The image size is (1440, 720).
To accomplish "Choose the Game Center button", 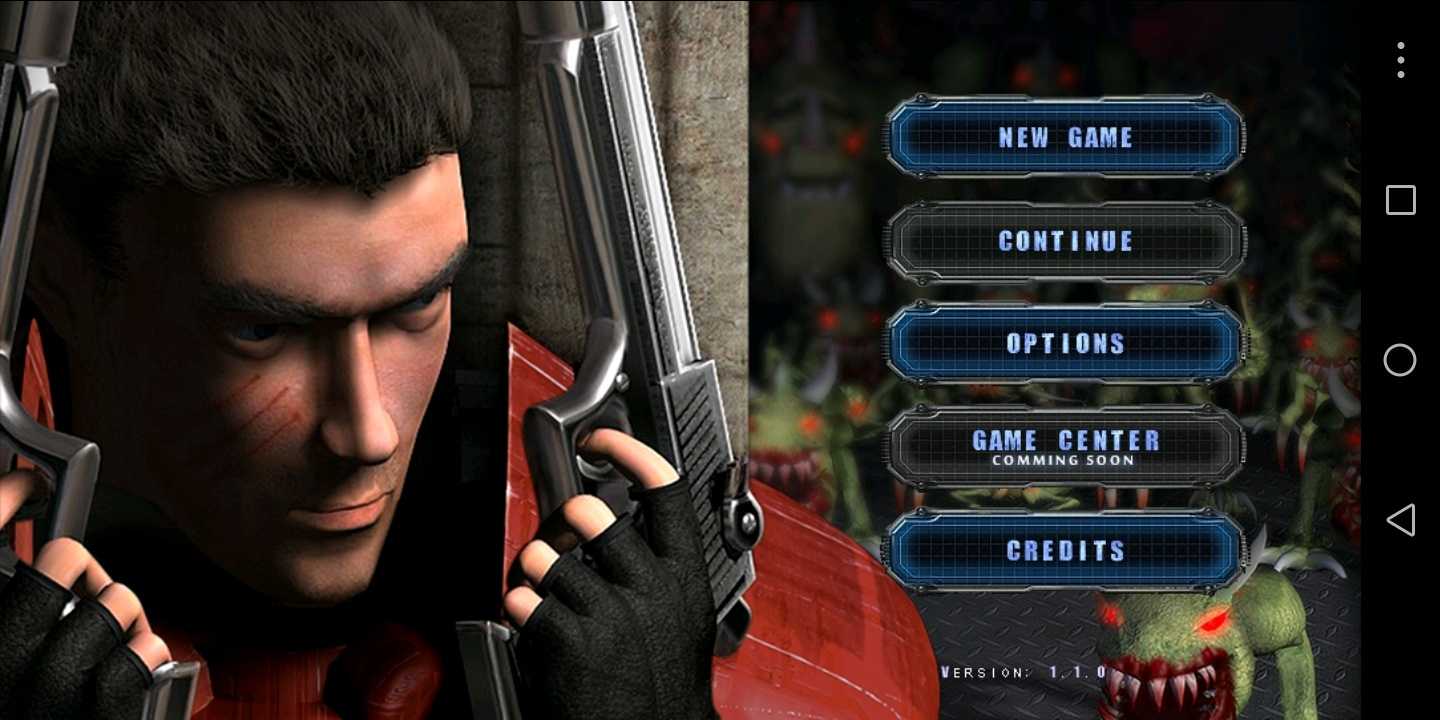I will point(1065,446).
